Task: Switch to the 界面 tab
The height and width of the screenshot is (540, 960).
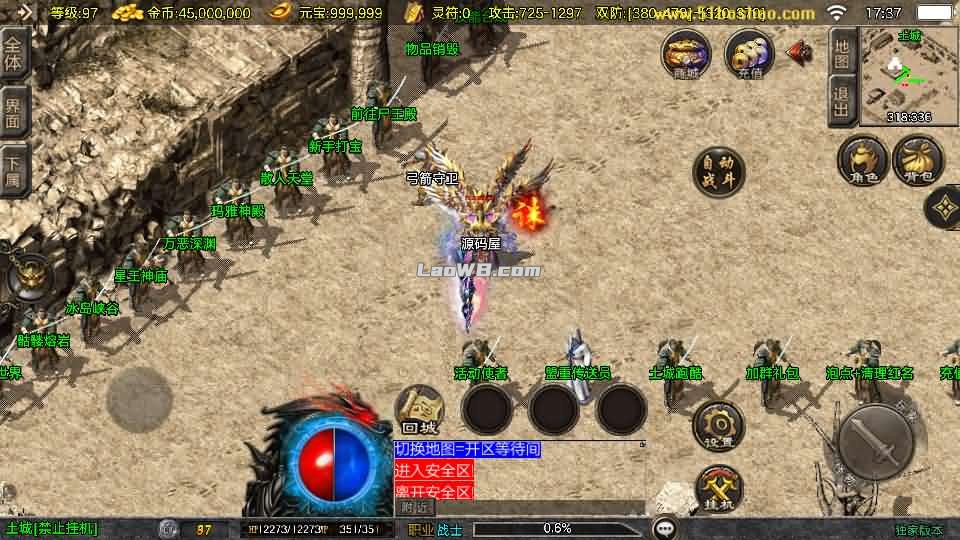Action: coord(14,111)
